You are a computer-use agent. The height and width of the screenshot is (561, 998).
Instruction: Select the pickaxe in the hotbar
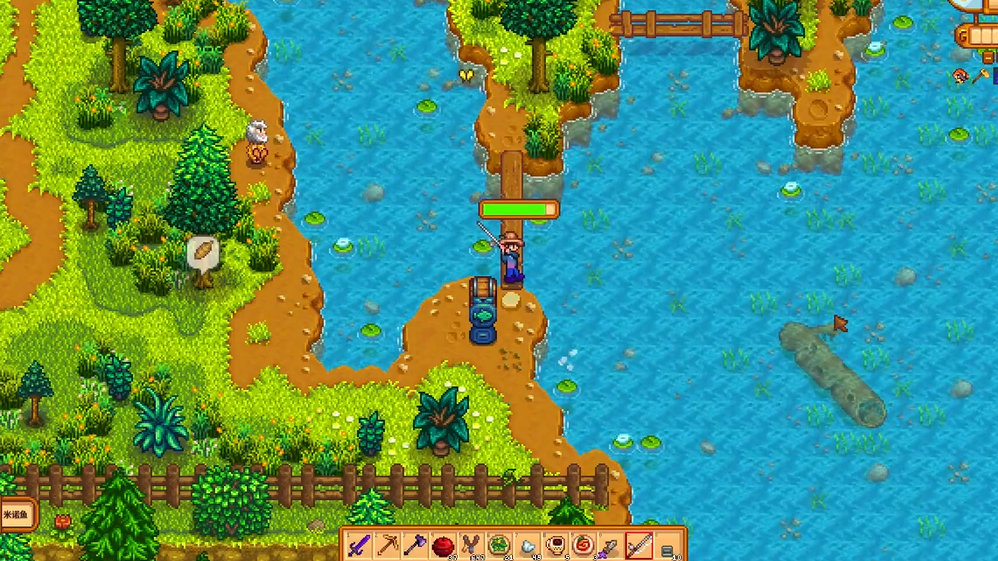coord(388,546)
